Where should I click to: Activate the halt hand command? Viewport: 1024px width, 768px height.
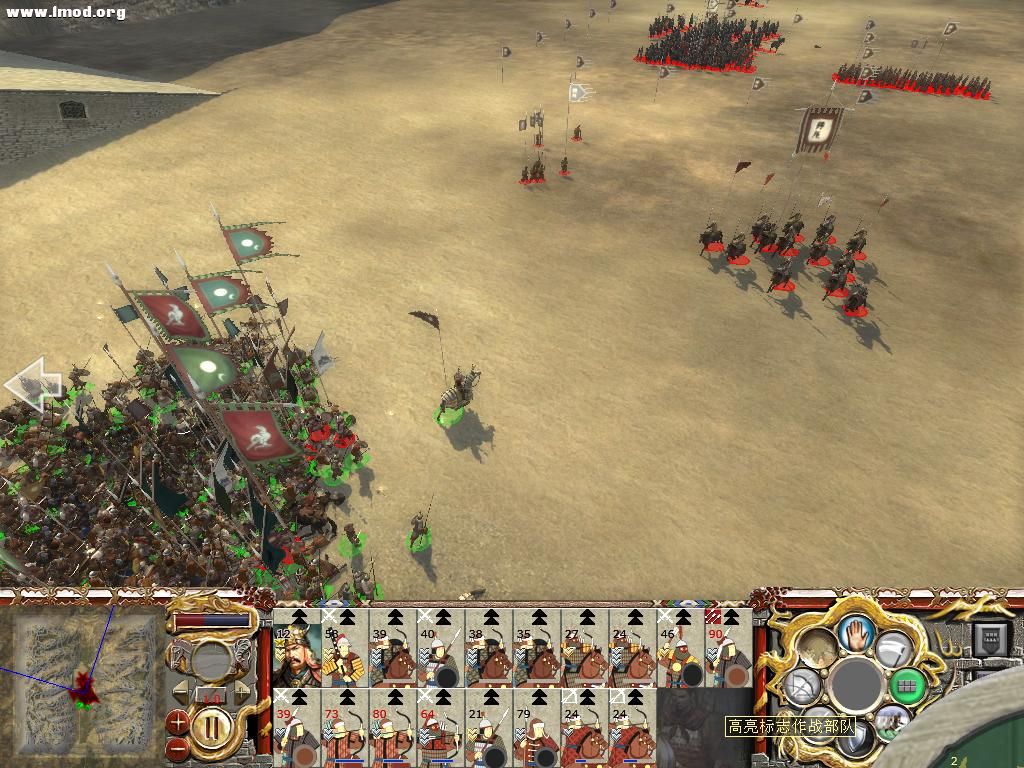(x=856, y=632)
